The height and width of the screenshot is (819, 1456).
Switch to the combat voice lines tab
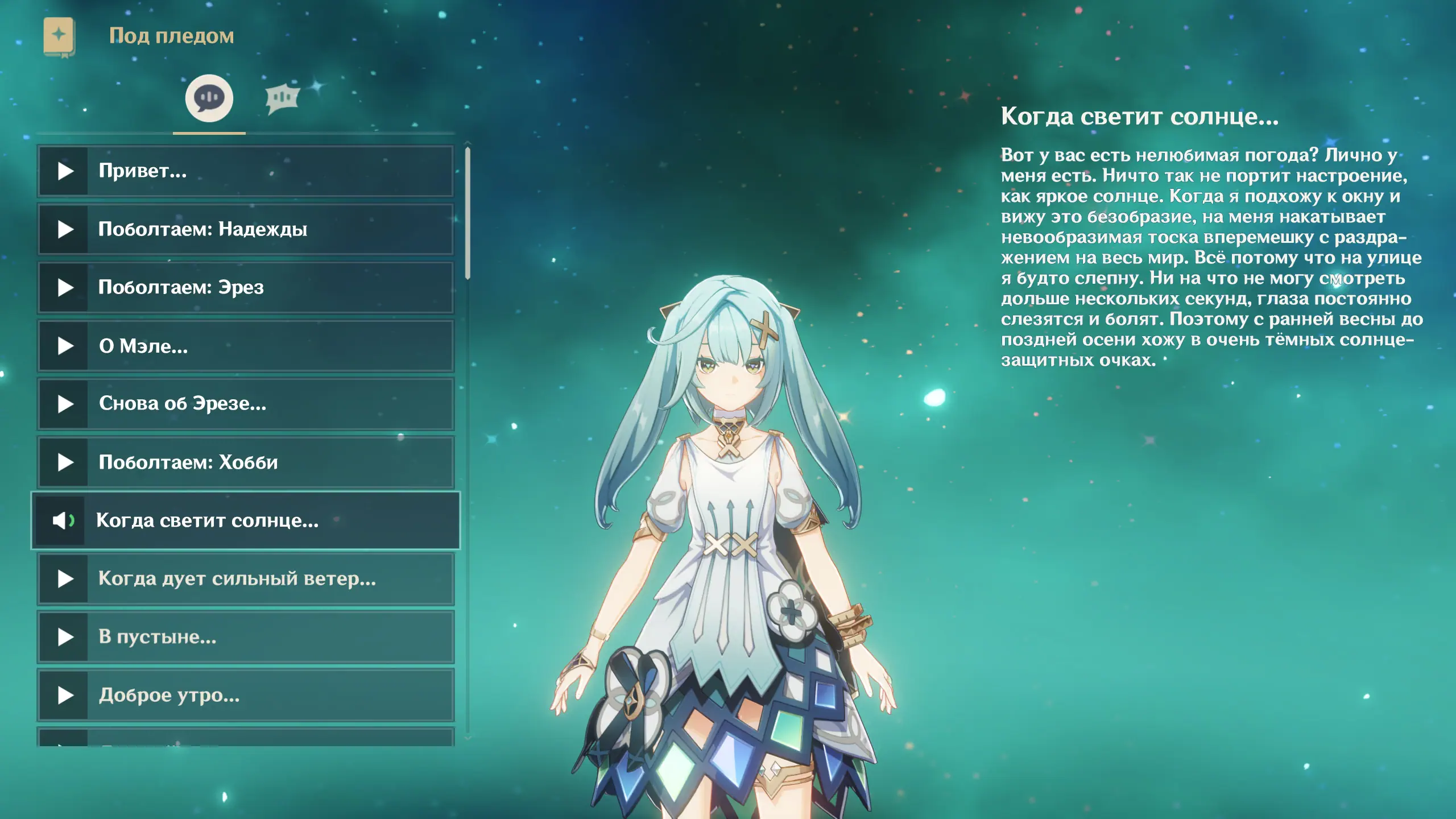(x=282, y=98)
